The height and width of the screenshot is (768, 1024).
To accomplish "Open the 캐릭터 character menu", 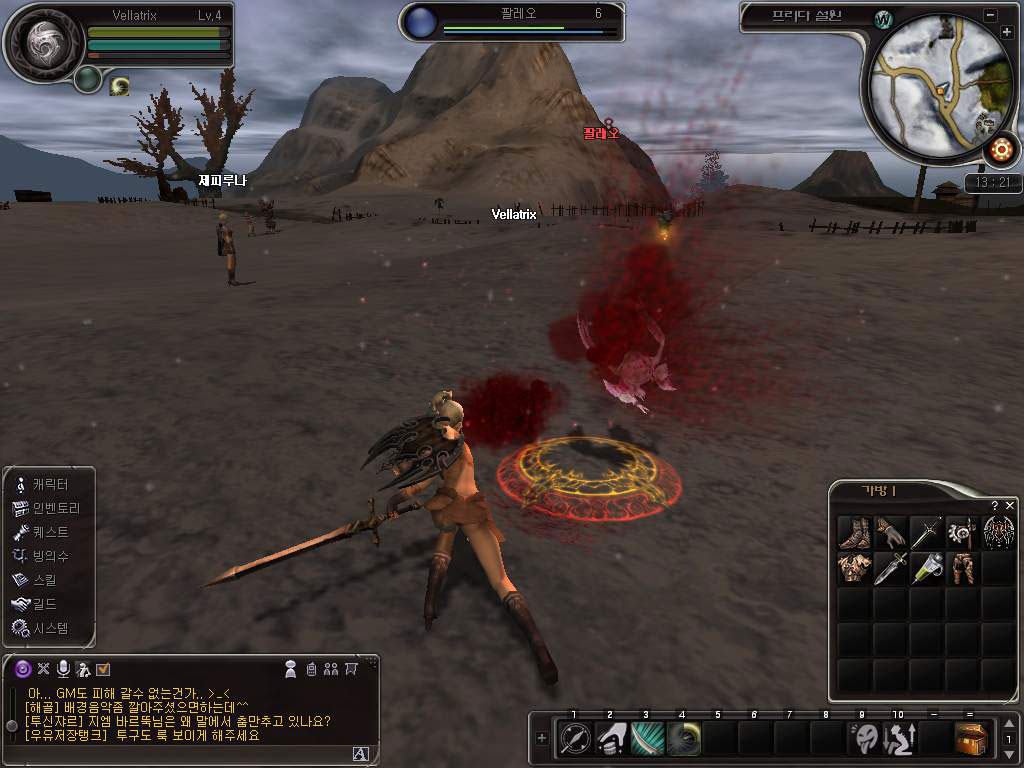I will [x=48, y=484].
